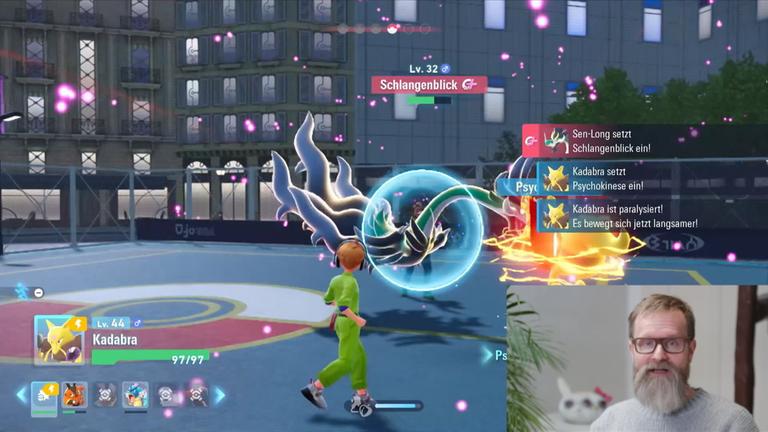Switch to the orange Pokémon party slot

point(74,395)
